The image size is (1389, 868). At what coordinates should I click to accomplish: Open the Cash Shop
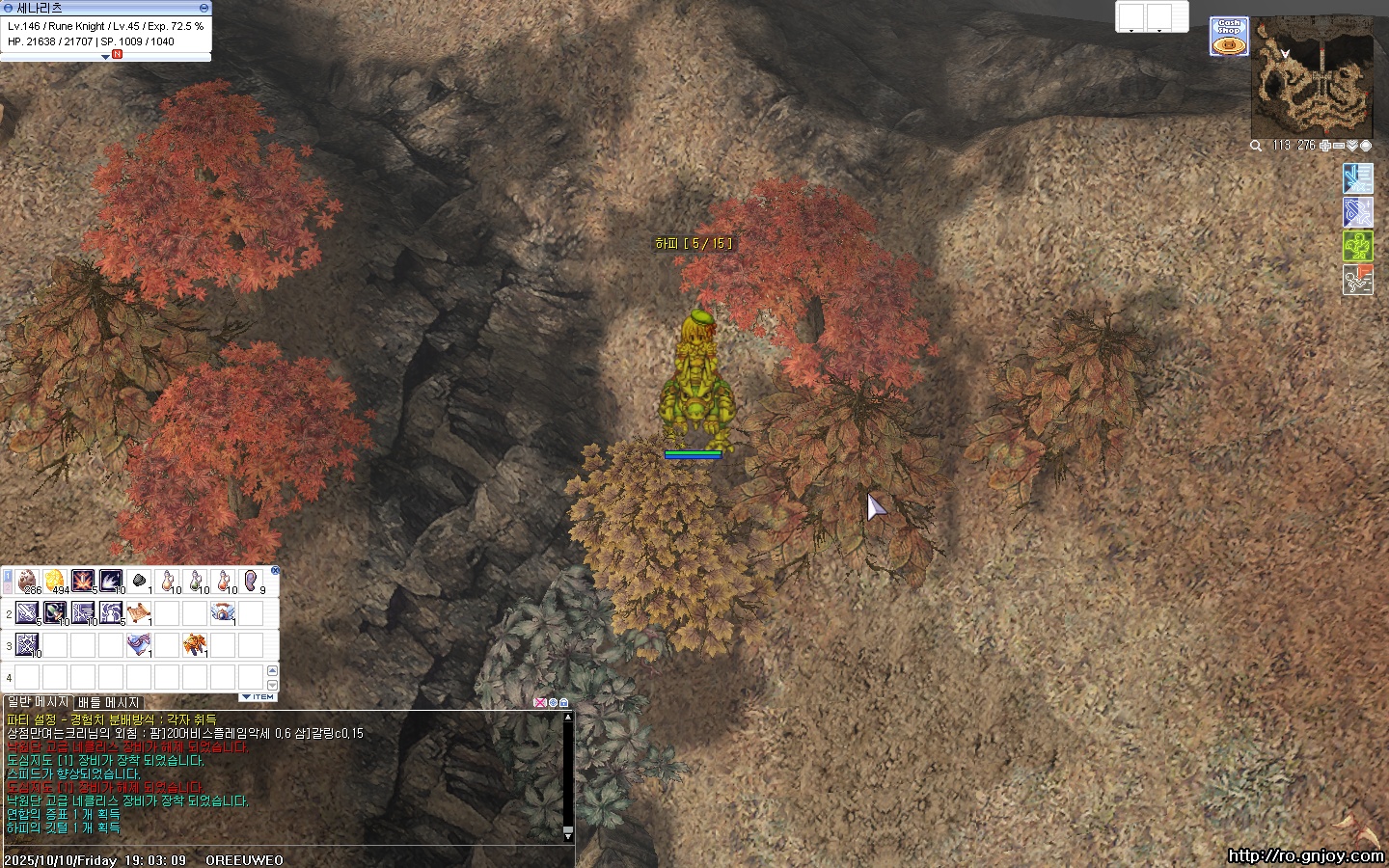tap(1229, 37)
